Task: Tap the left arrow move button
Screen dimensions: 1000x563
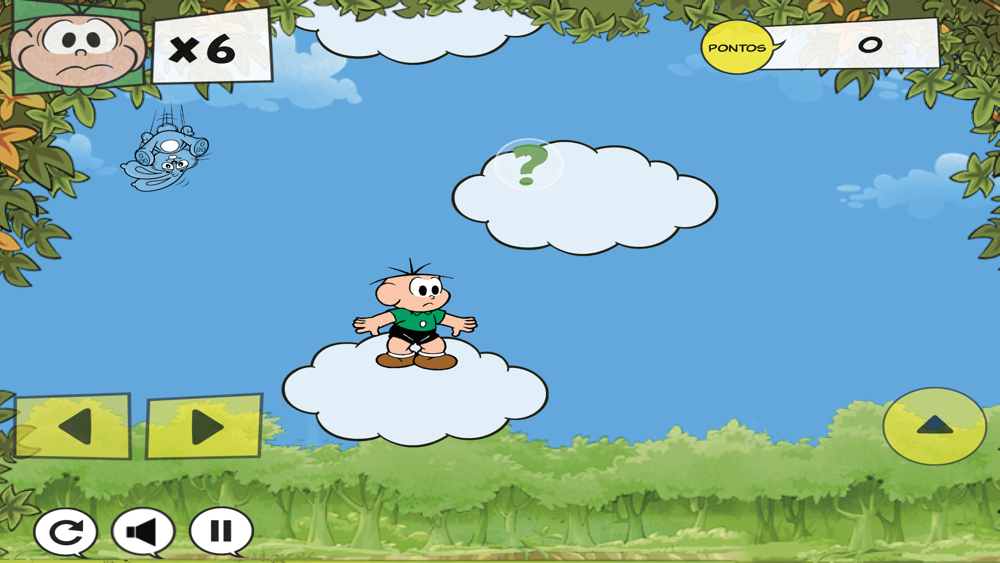Action: (73, 427)
